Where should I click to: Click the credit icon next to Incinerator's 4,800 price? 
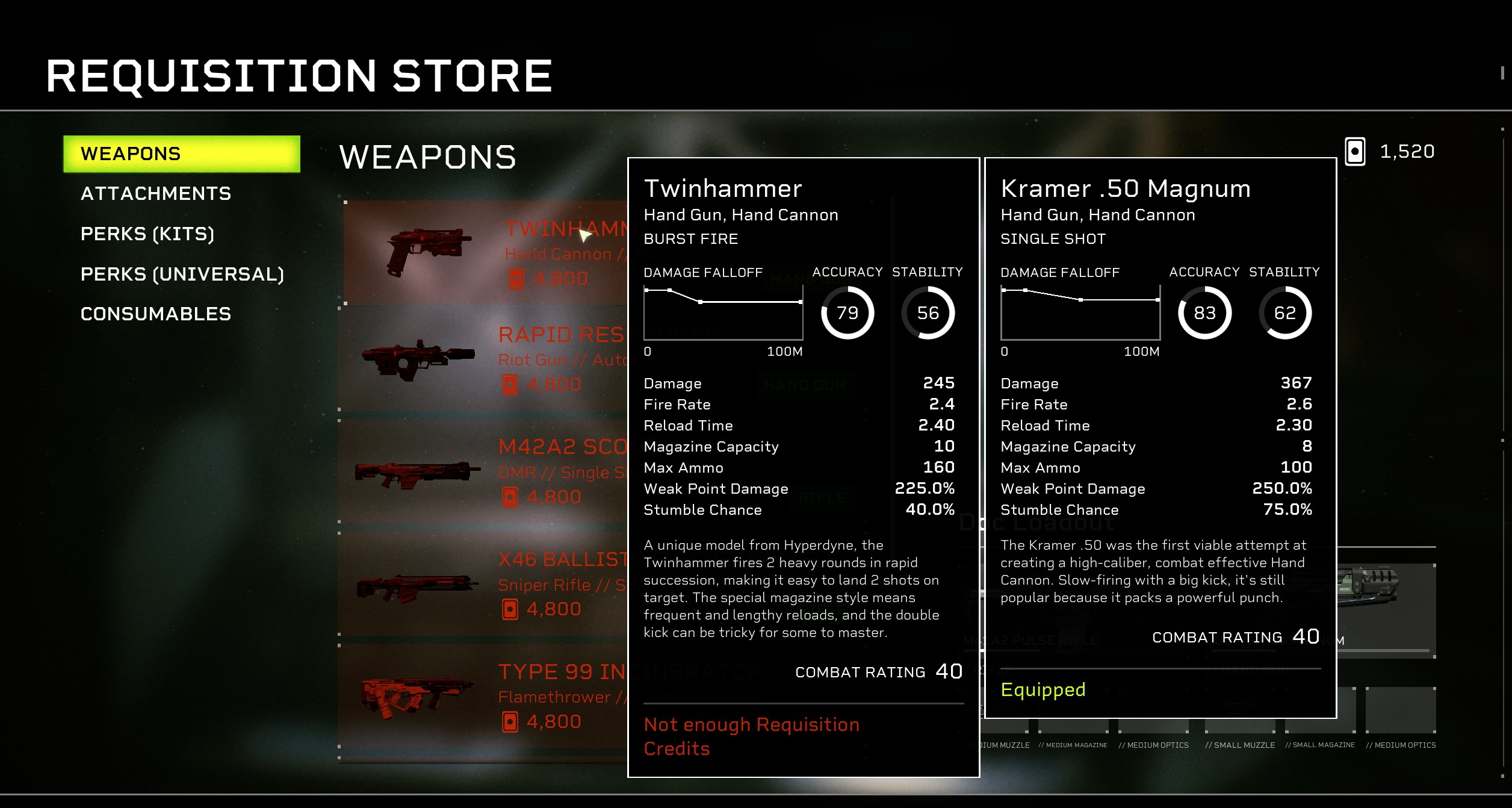511,720
